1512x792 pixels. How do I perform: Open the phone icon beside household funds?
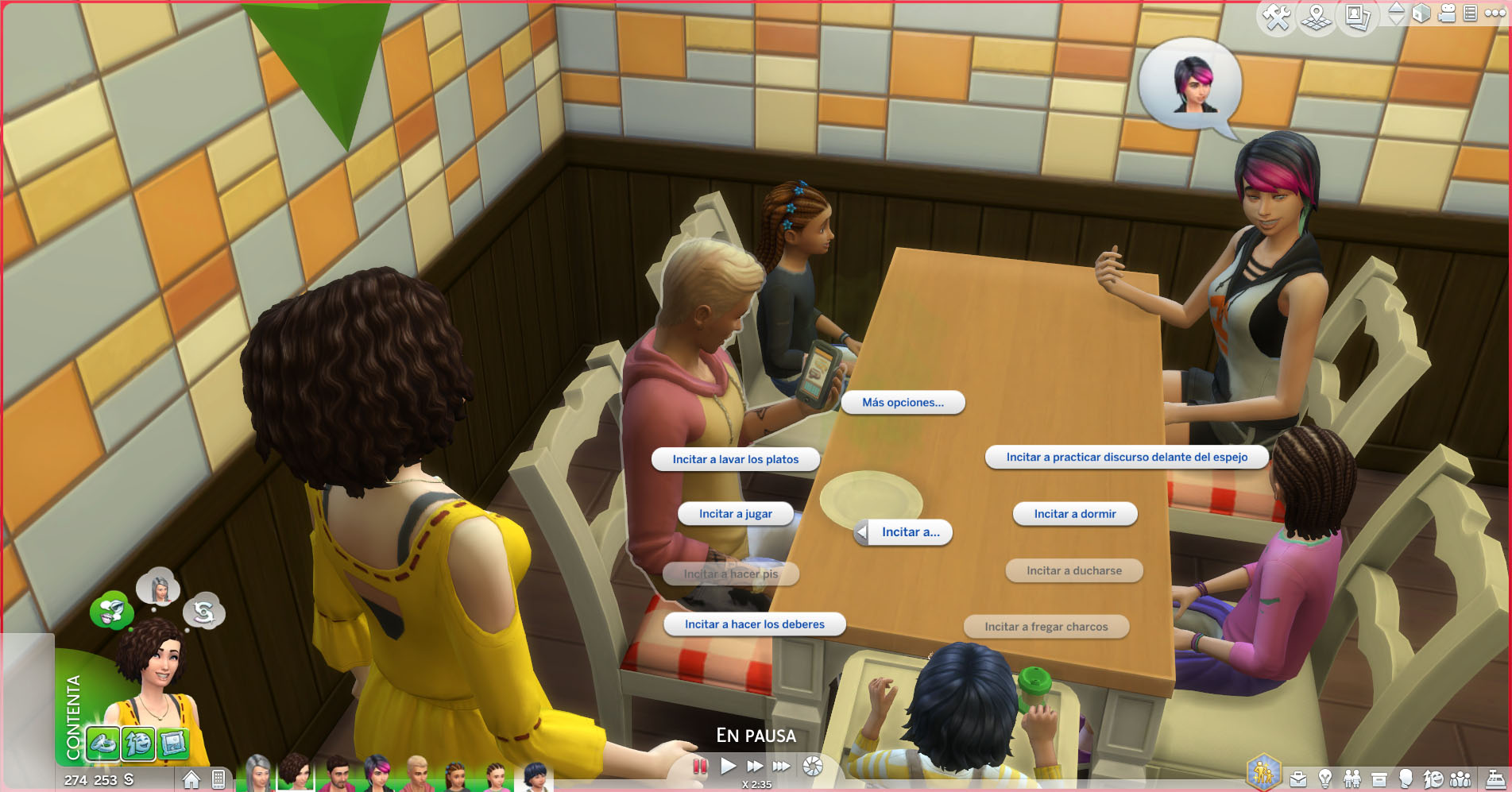218,779
